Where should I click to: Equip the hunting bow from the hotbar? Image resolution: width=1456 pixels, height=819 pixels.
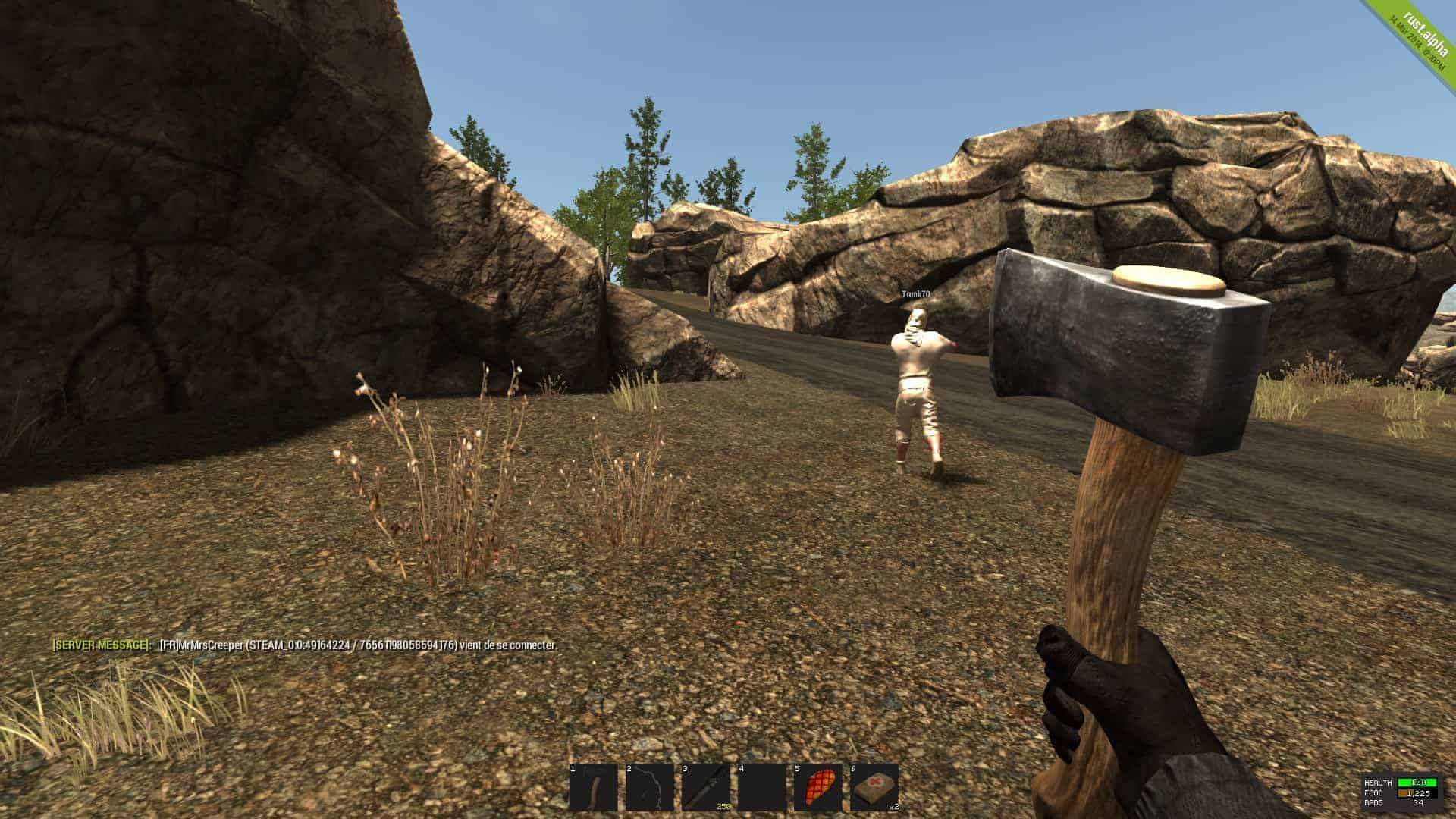[x=649, y=787]
